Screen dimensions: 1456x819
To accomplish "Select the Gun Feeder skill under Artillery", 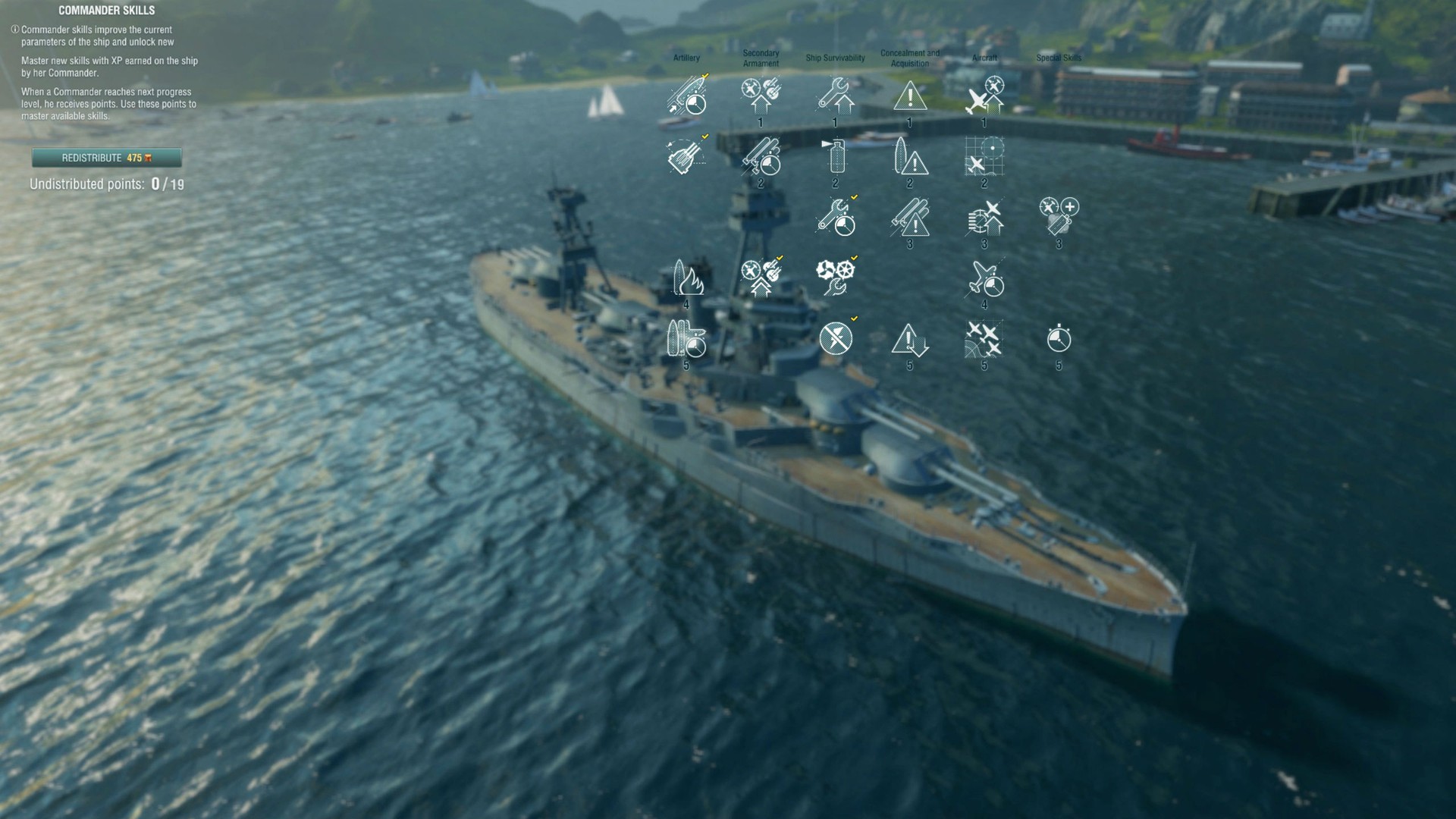I will point(686,158).
